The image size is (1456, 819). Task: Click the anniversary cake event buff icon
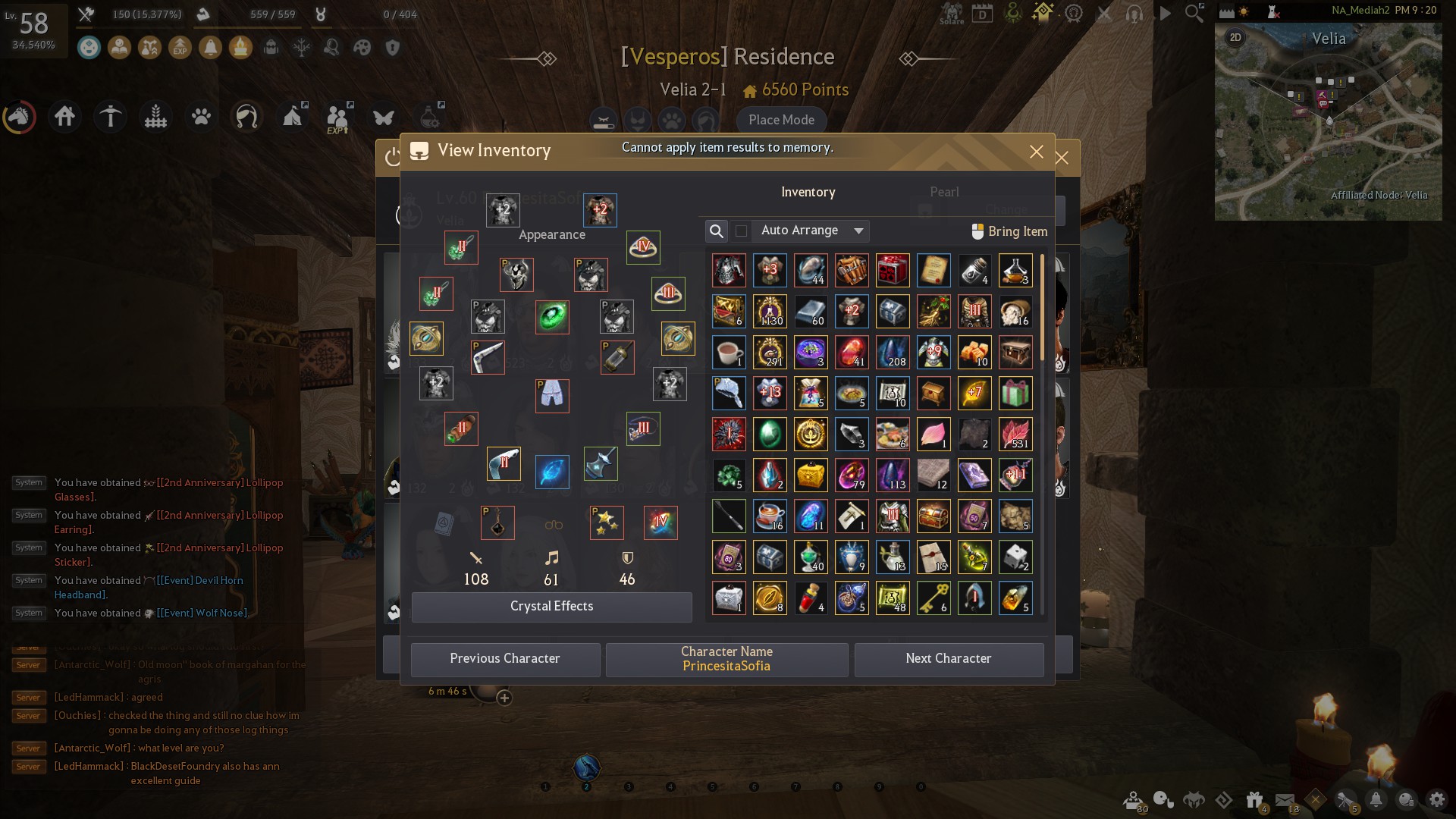(241, 47)
